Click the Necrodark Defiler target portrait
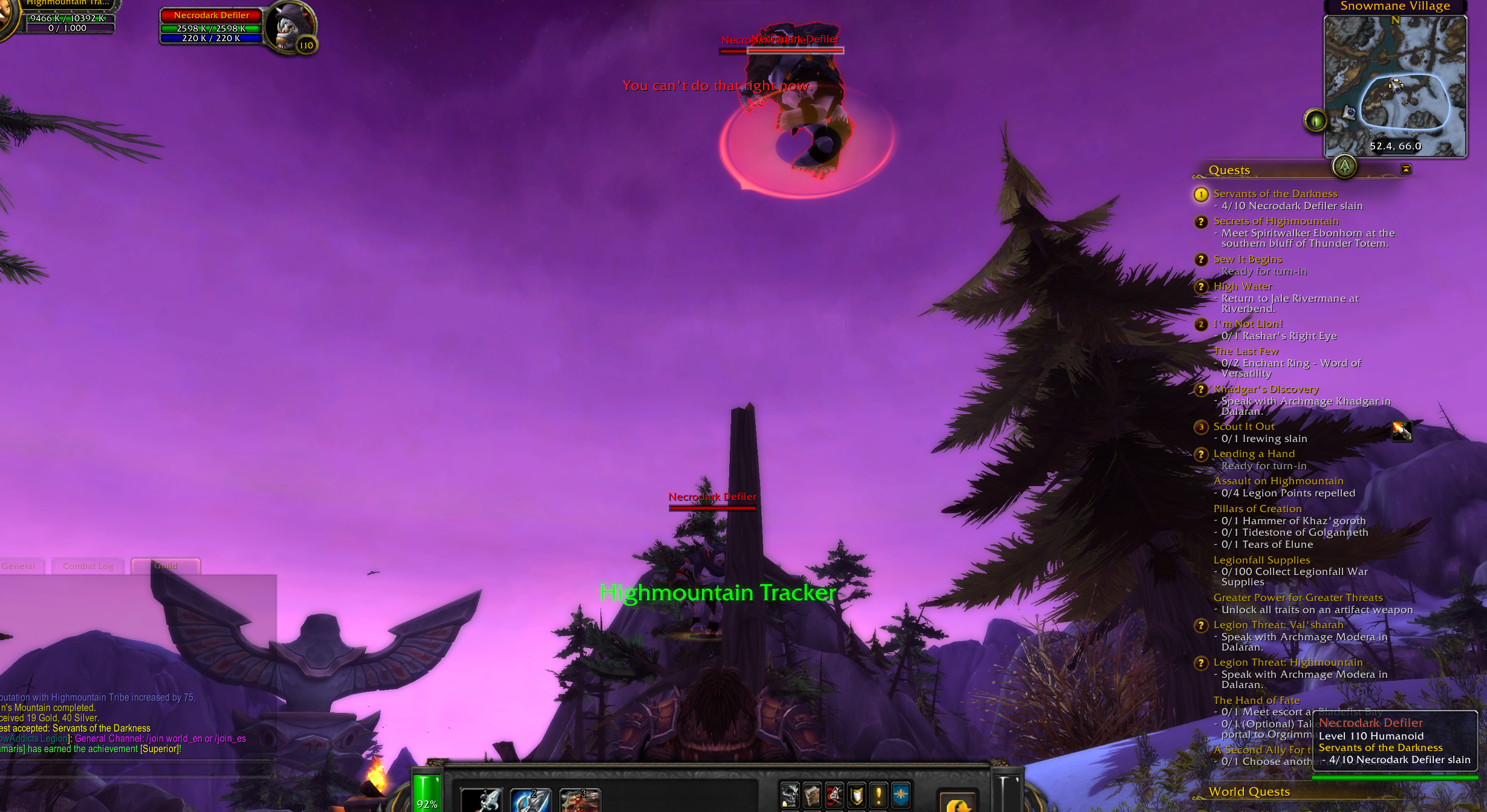Image resolution: width=1487 pixels, height=812 pixels. [290, 27]
